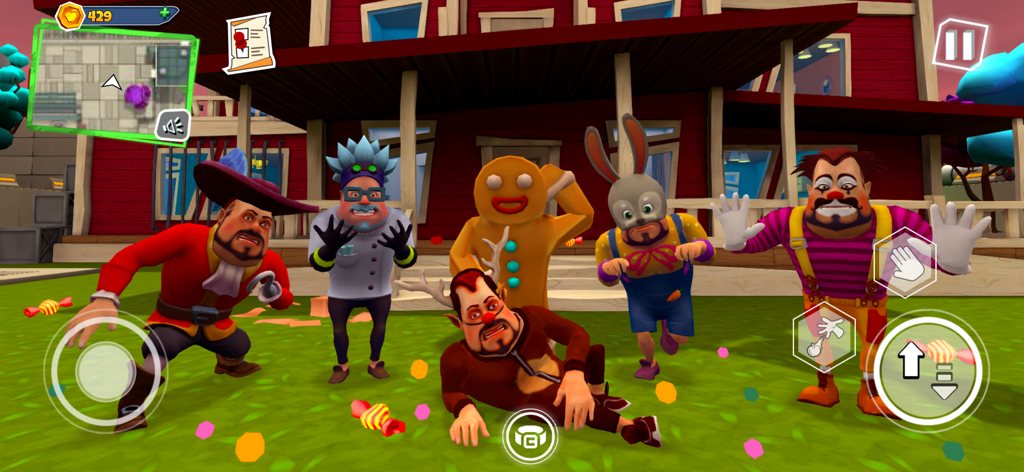Toggle the speaker sound icon
1024x472 pixels.
(x=173, y=125)
